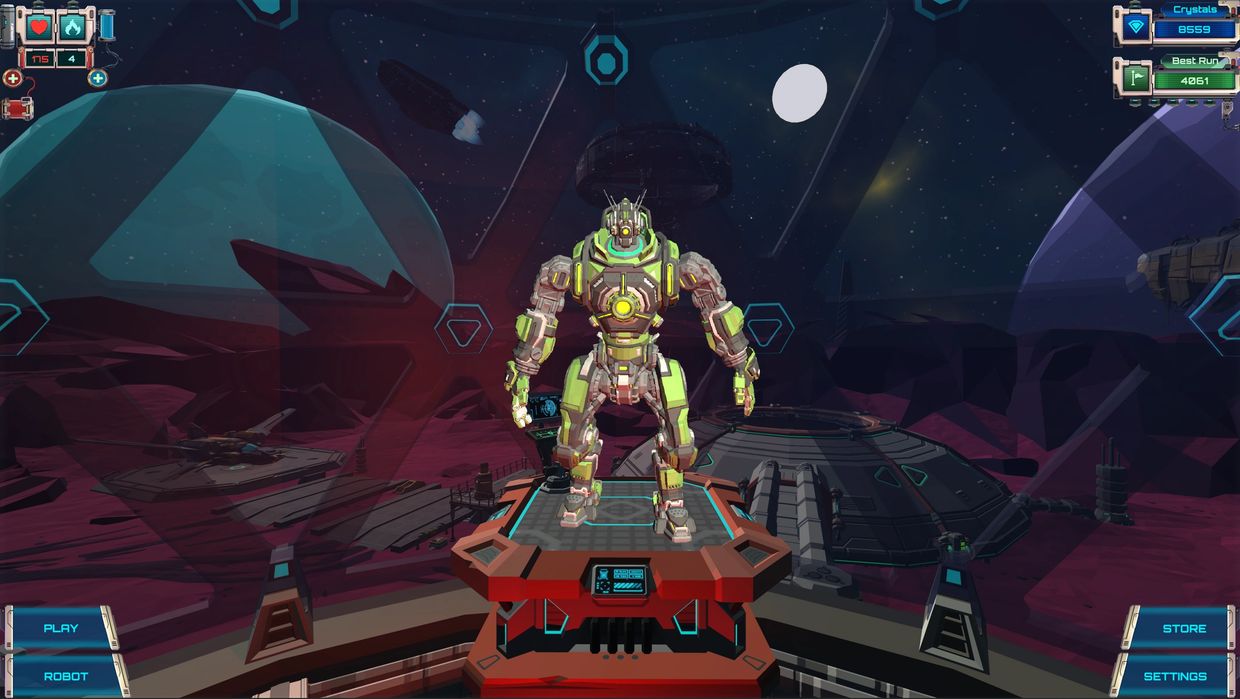Add health with the red plus button
Screen dimensions: 1240x699
pyautogui.click(x=12, y=78)
